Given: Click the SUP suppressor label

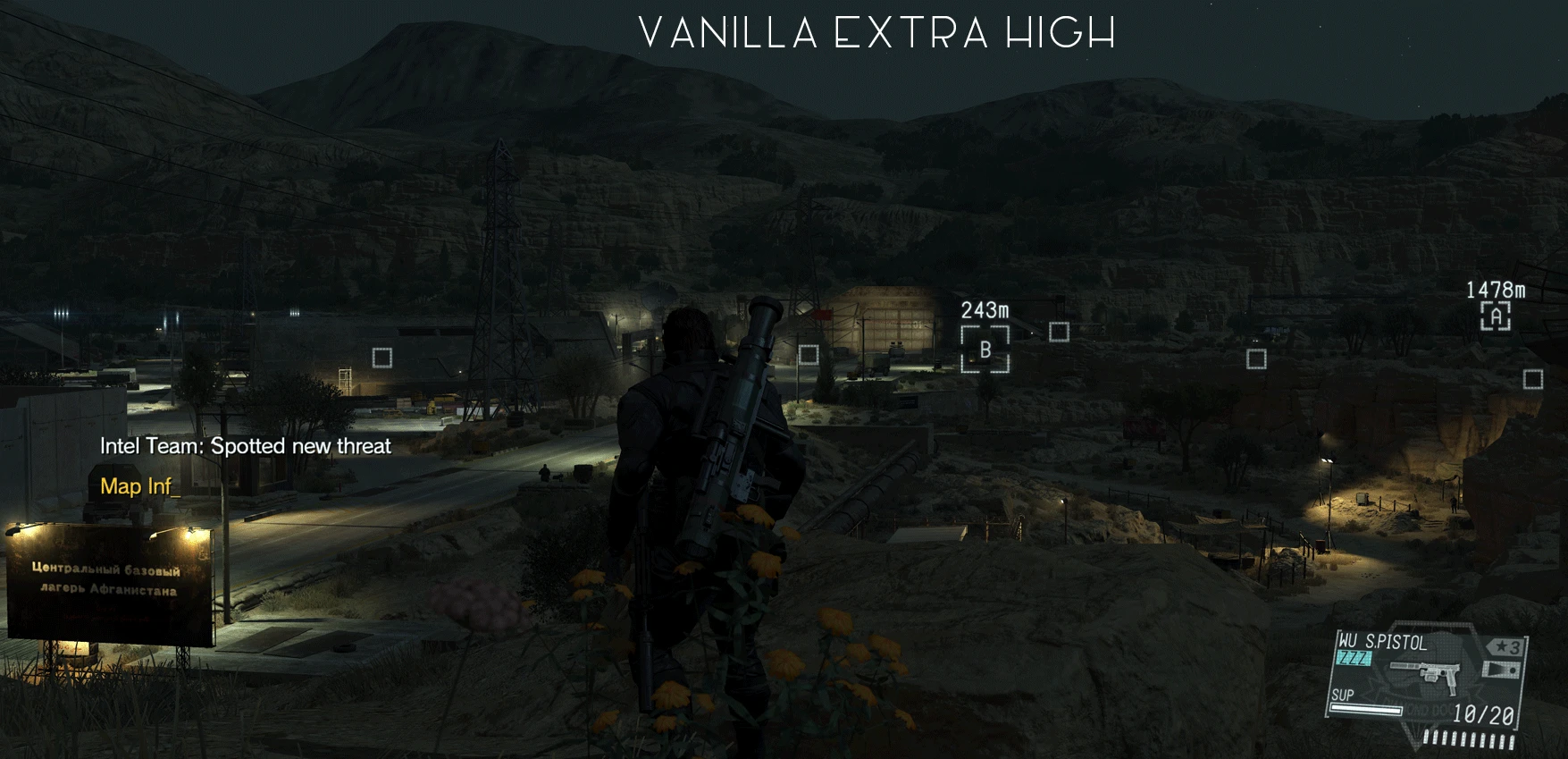Looking at the screenshot, I should click(1343, 695).
